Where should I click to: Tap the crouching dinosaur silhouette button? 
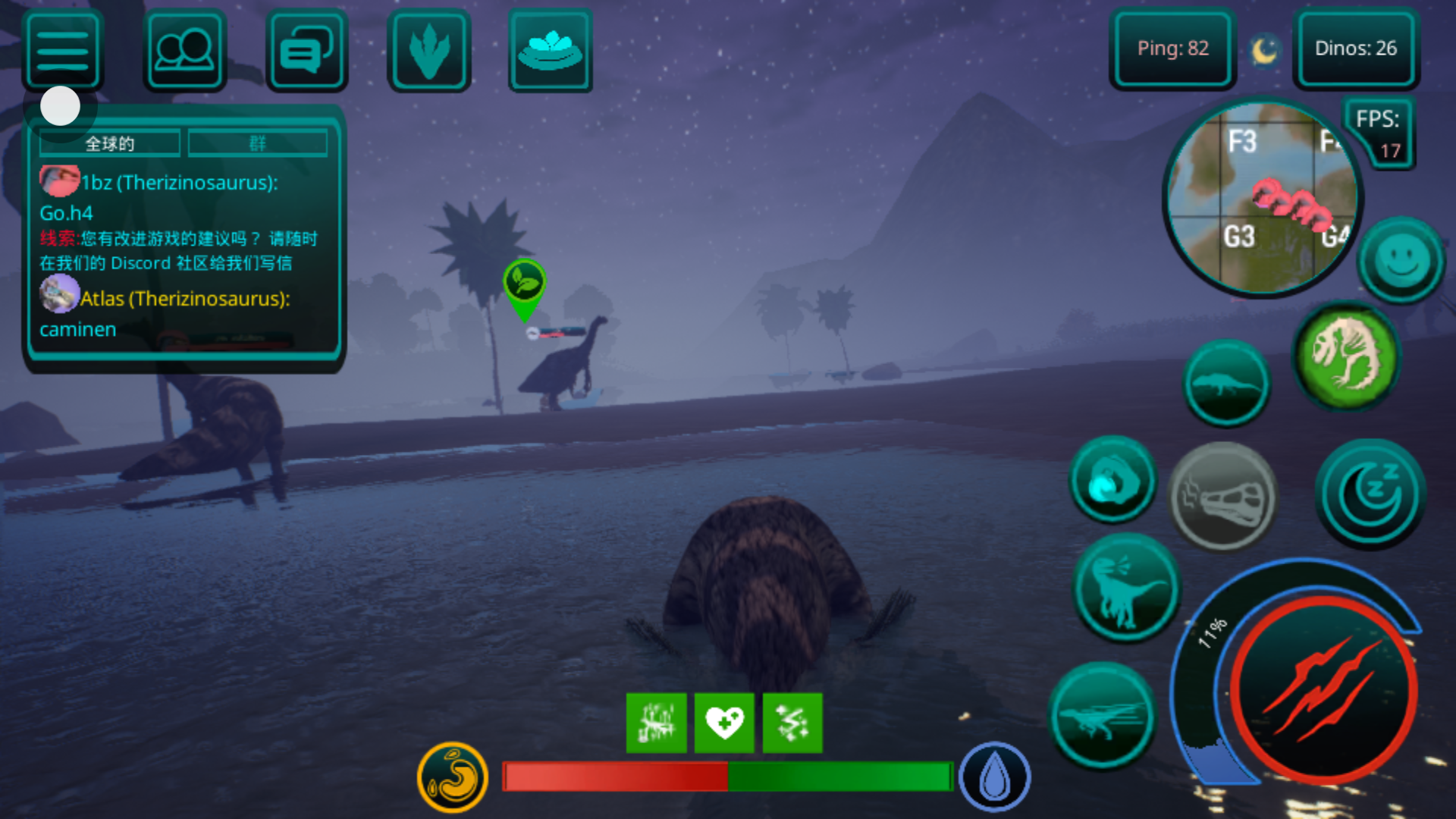pyautogui.click(x=1225, y=384)
